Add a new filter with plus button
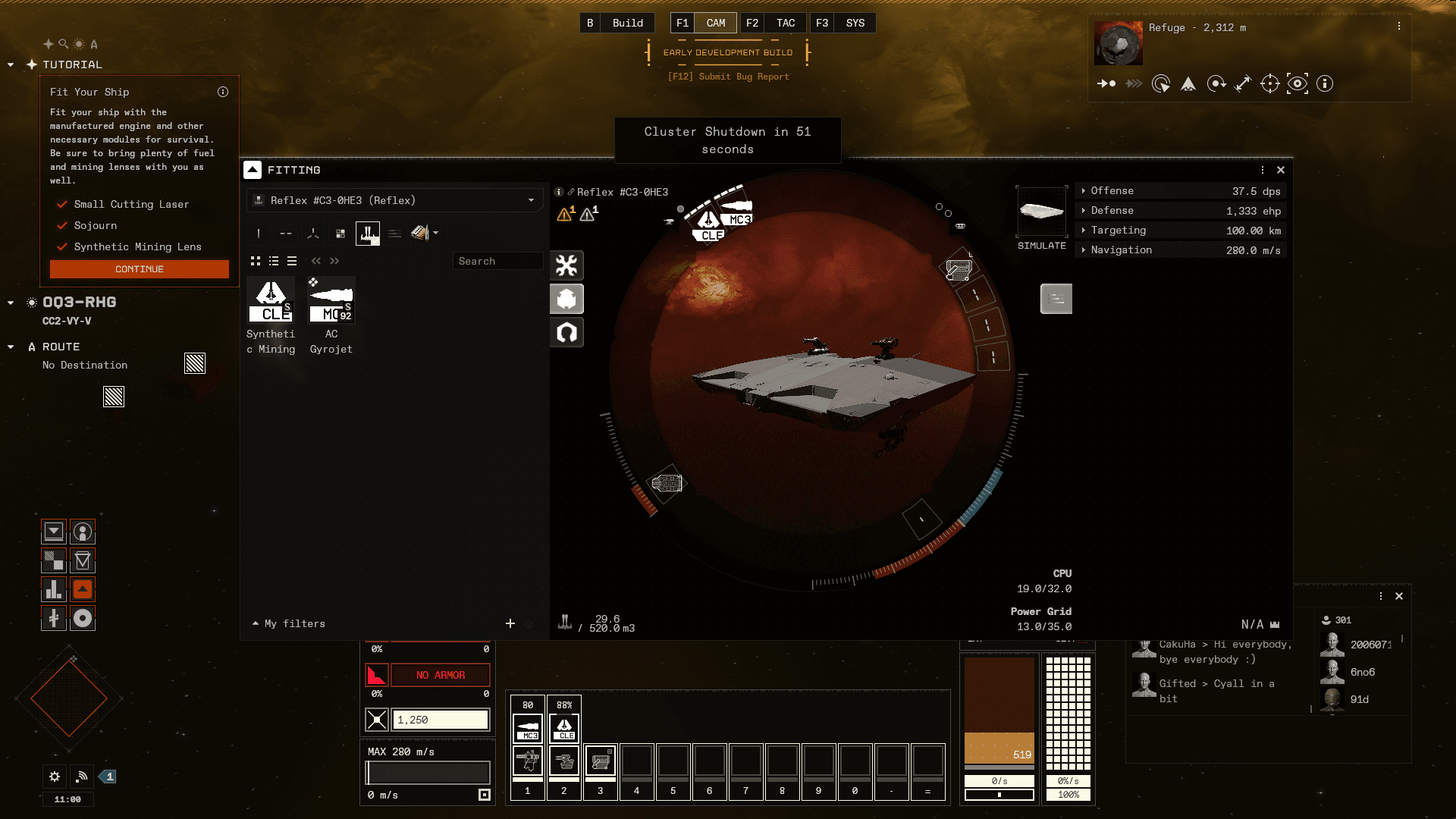1456x819 pixels. coord(510,623)
